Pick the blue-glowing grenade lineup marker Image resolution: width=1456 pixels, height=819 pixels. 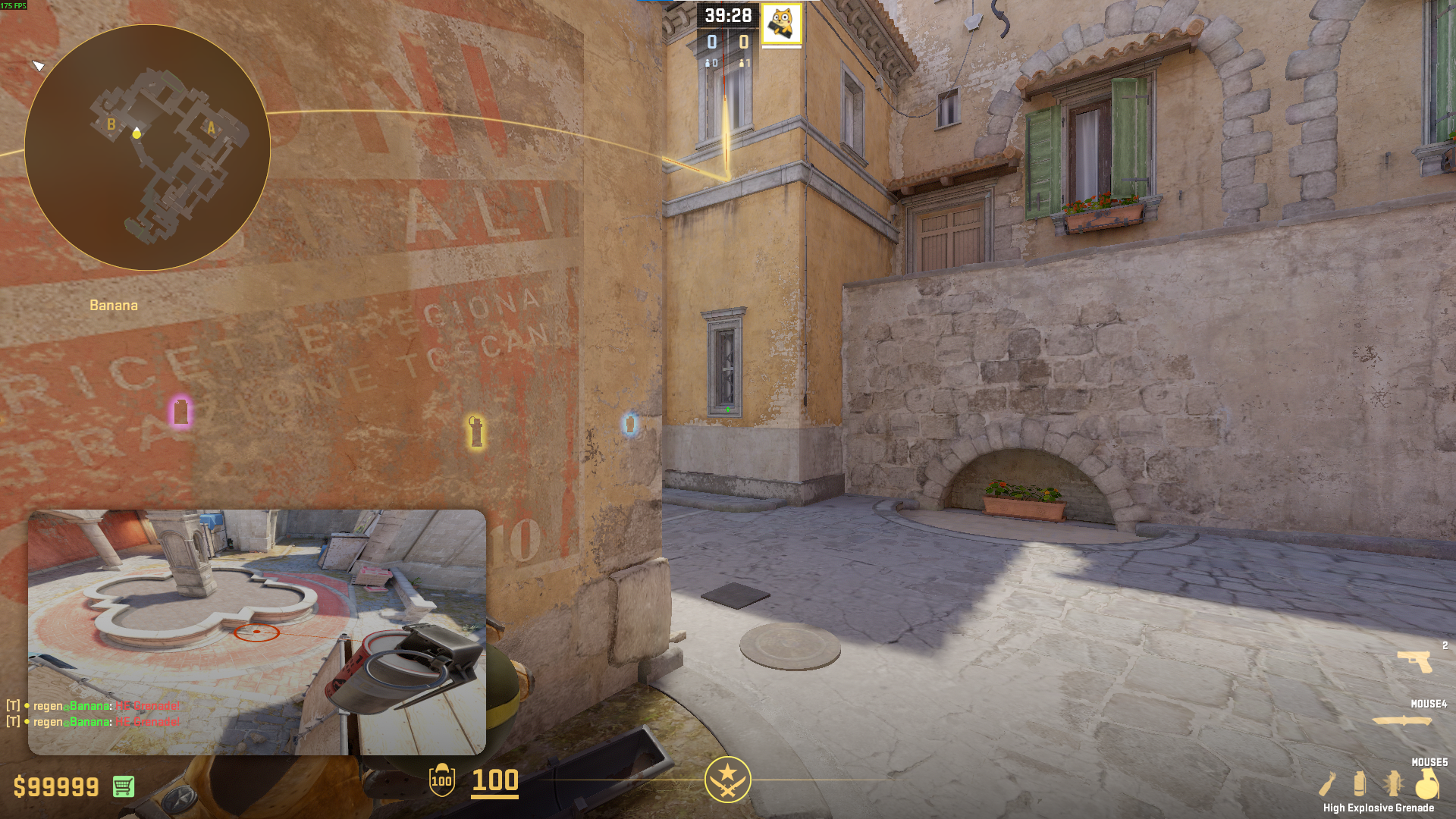click(629, 424)
